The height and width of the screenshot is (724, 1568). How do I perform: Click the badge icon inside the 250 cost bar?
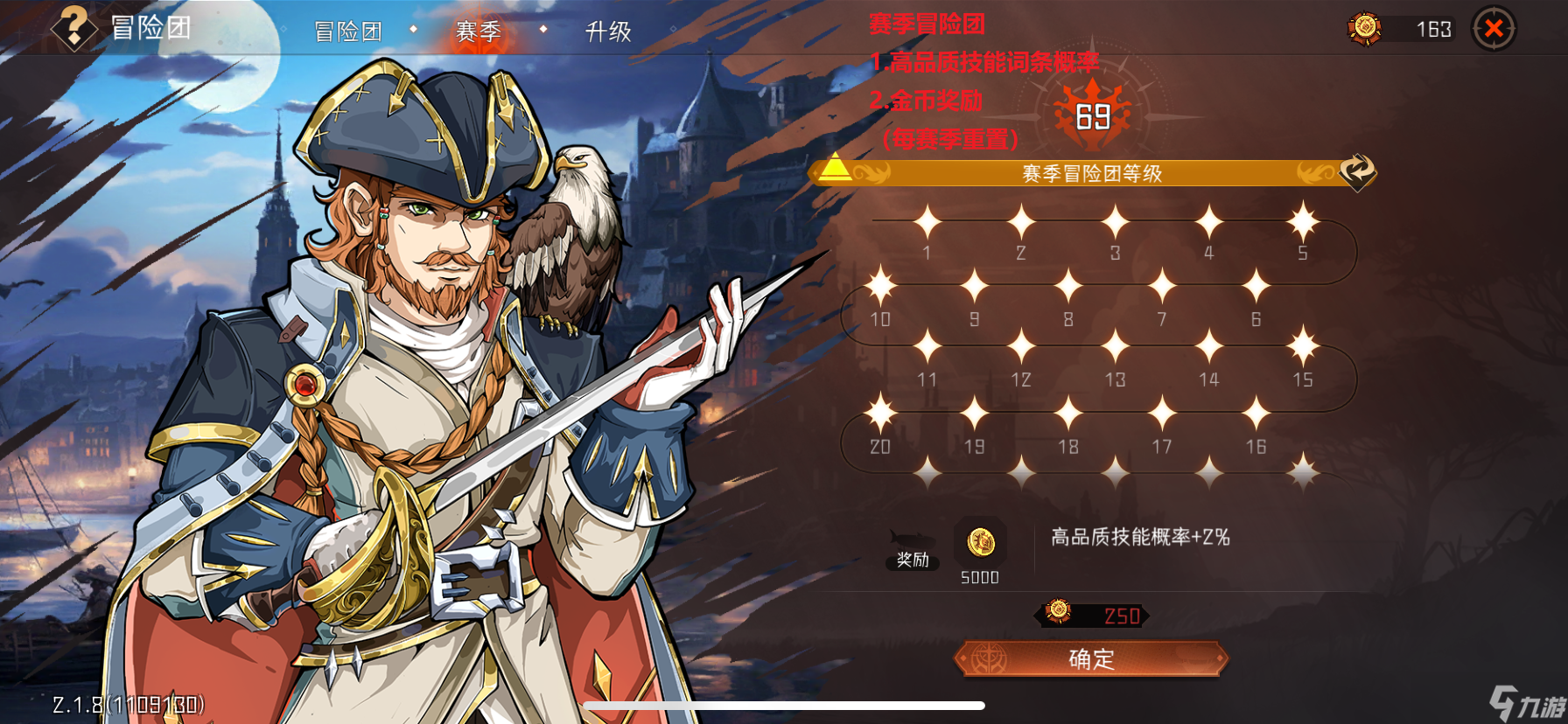[1060, 615]
